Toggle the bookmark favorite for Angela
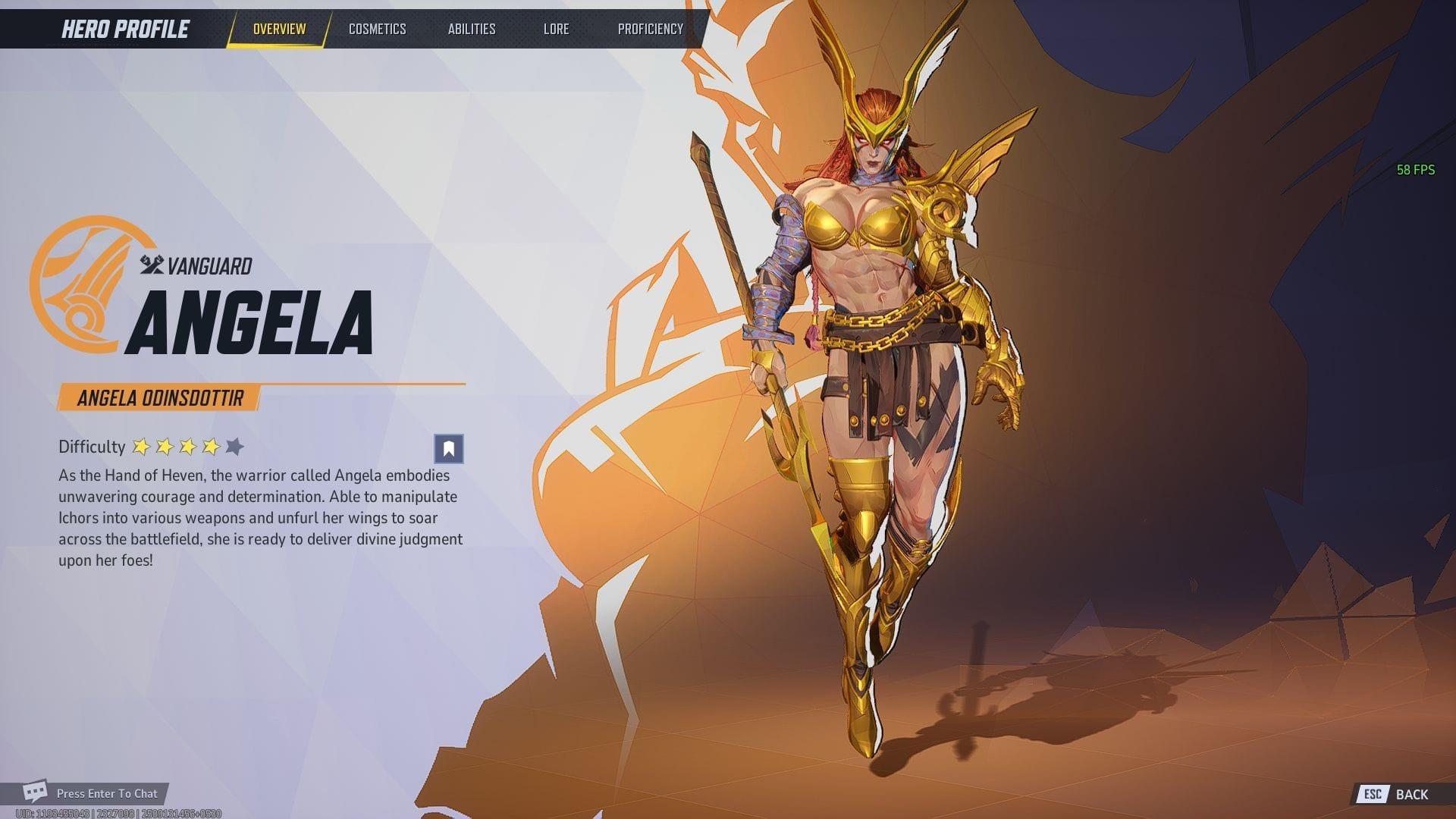Image resolution: width=1456 pixels, height=819 pixels. tap(447, 449)
